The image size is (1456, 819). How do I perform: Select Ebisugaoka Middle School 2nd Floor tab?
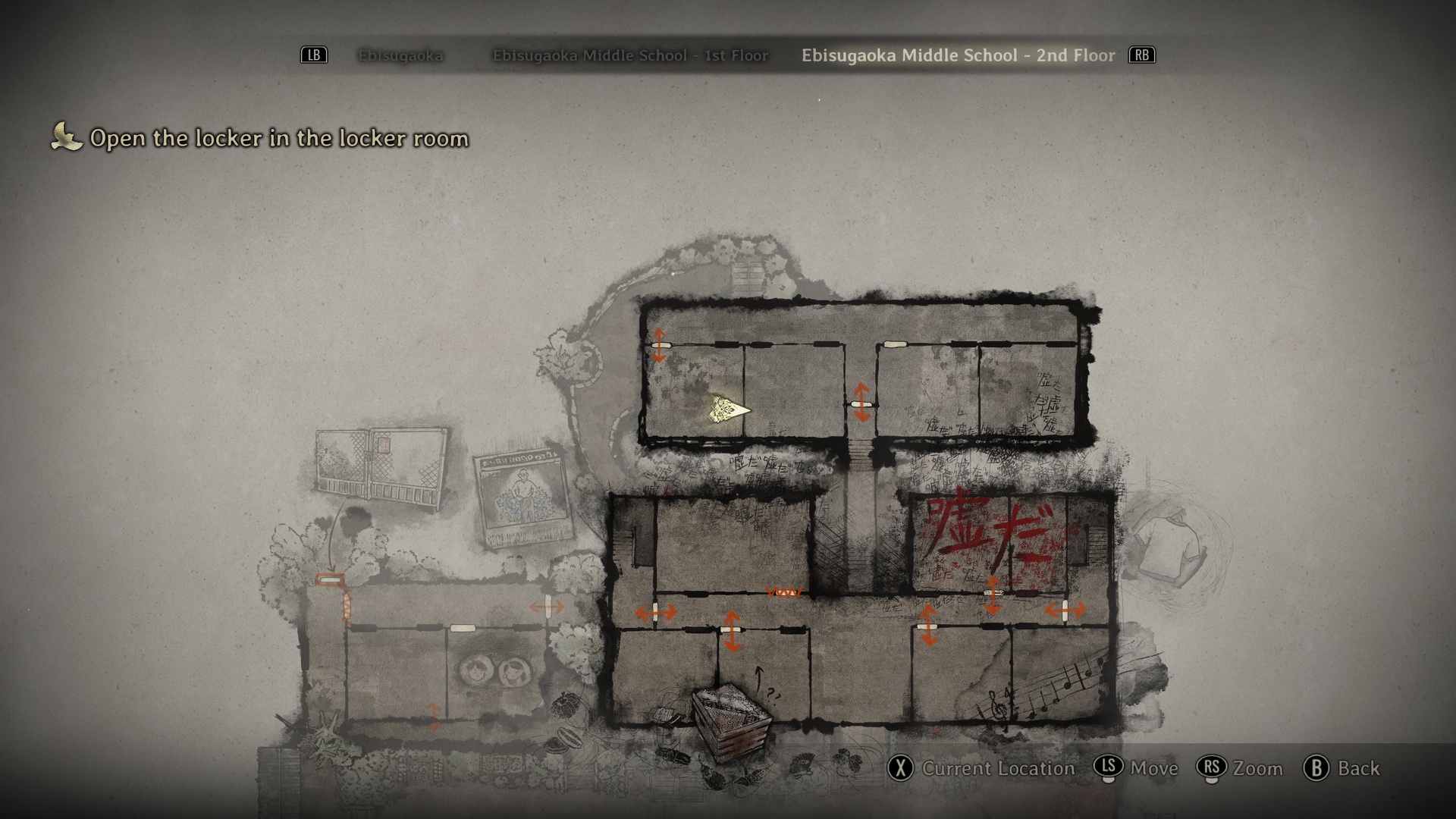coord(958,55)
